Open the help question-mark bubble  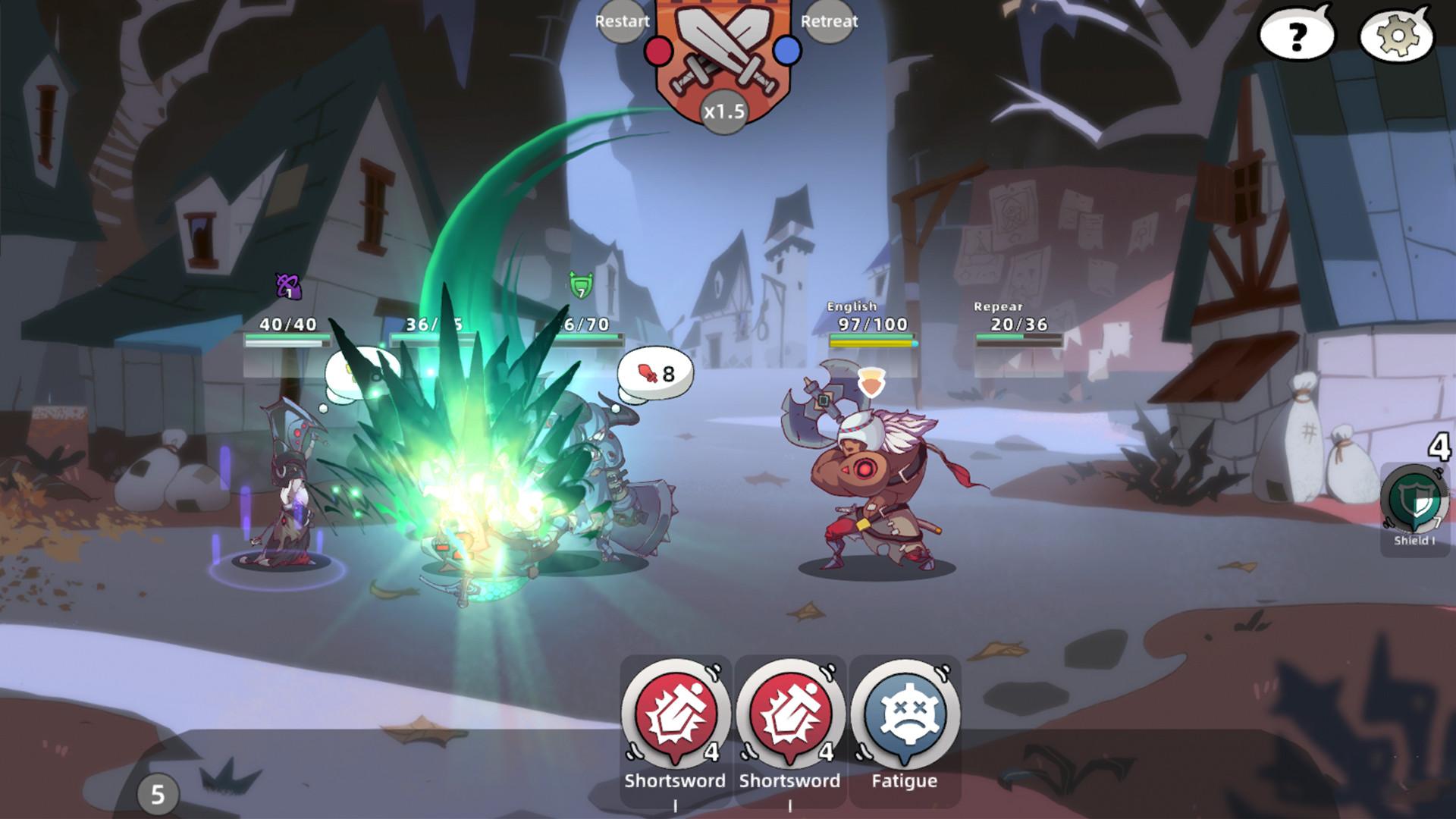click(x=1295, y=33)
